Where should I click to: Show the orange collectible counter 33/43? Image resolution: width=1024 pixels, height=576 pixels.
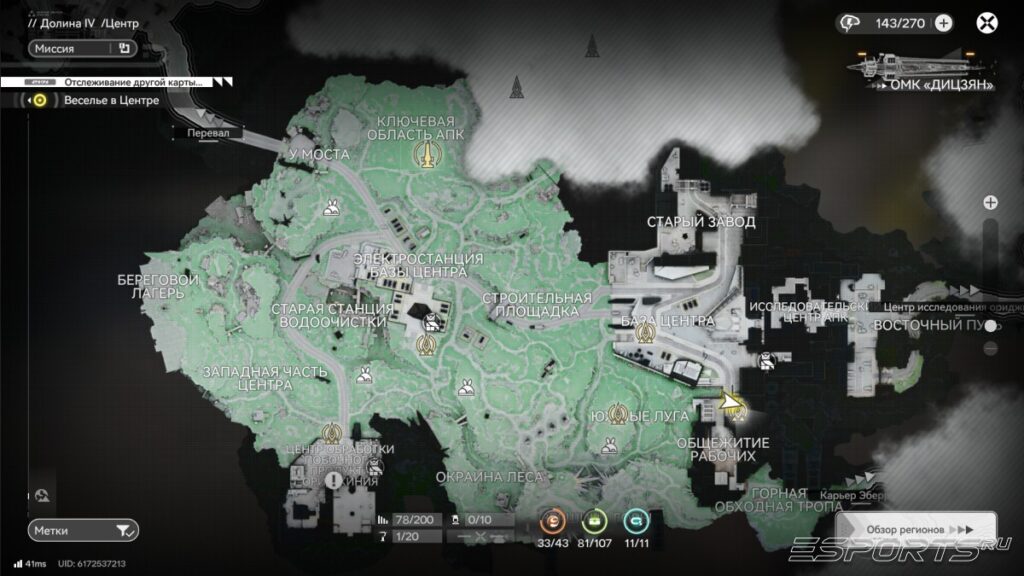tap(553, 521)
